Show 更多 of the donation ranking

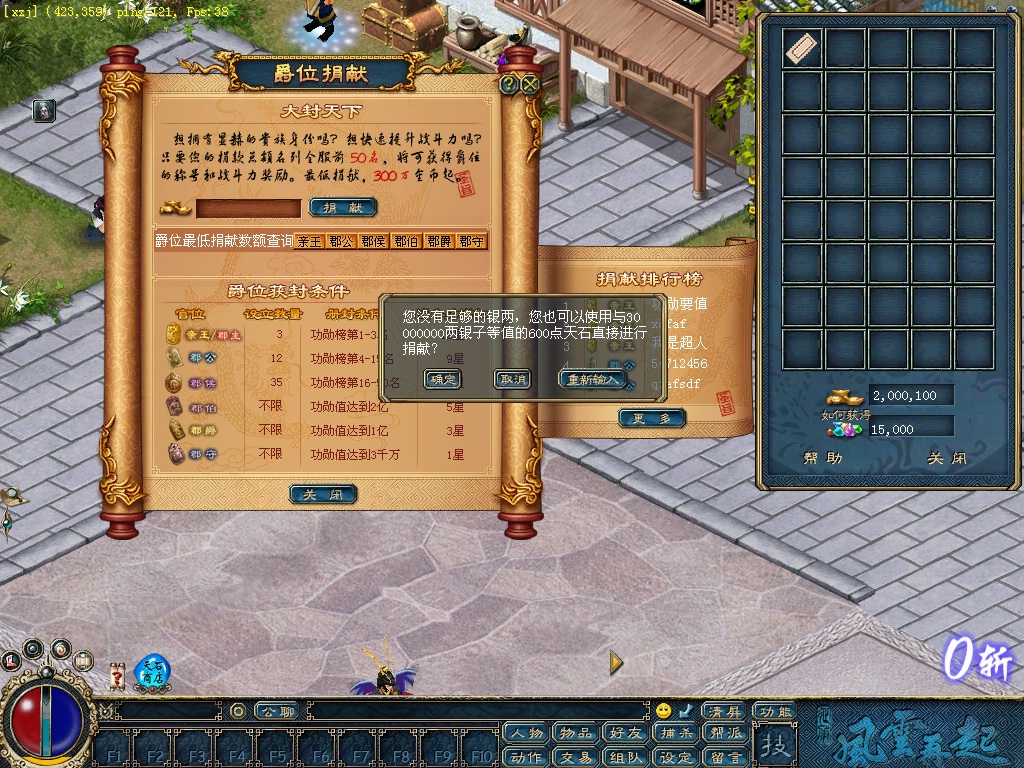pyautogui.click(x=652, y=418)
